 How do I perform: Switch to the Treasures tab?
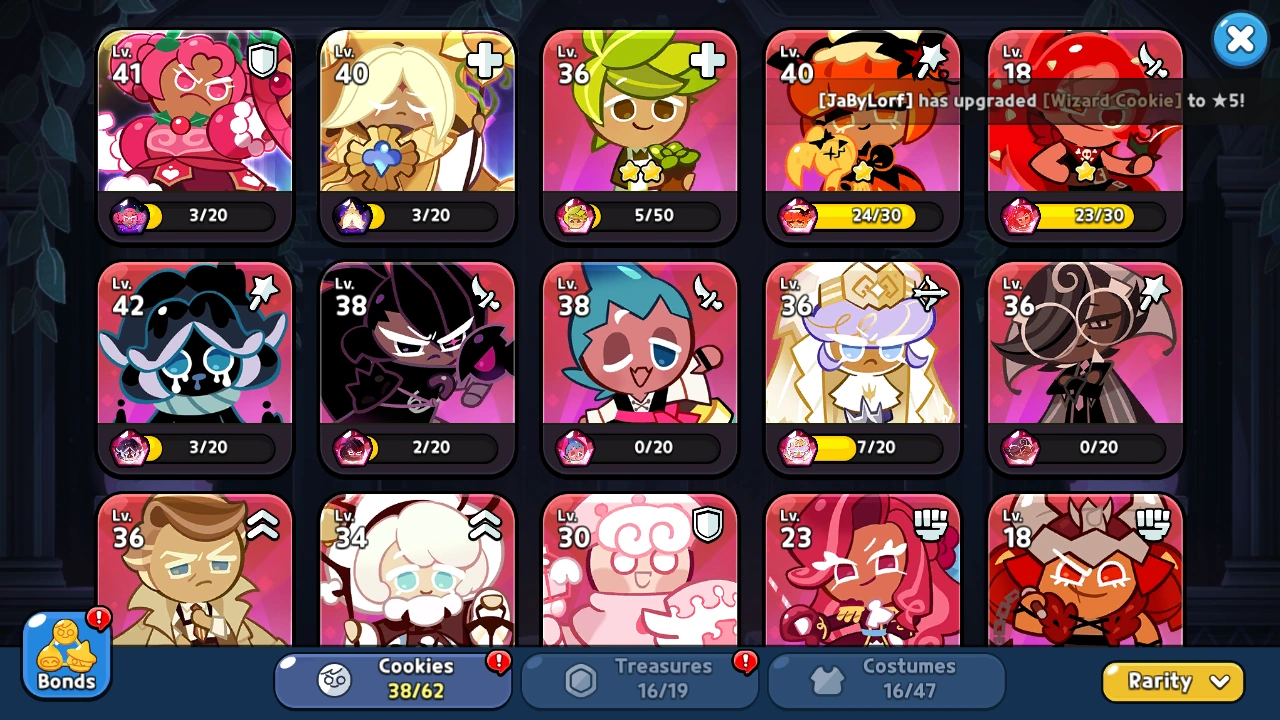coord(639,679)
